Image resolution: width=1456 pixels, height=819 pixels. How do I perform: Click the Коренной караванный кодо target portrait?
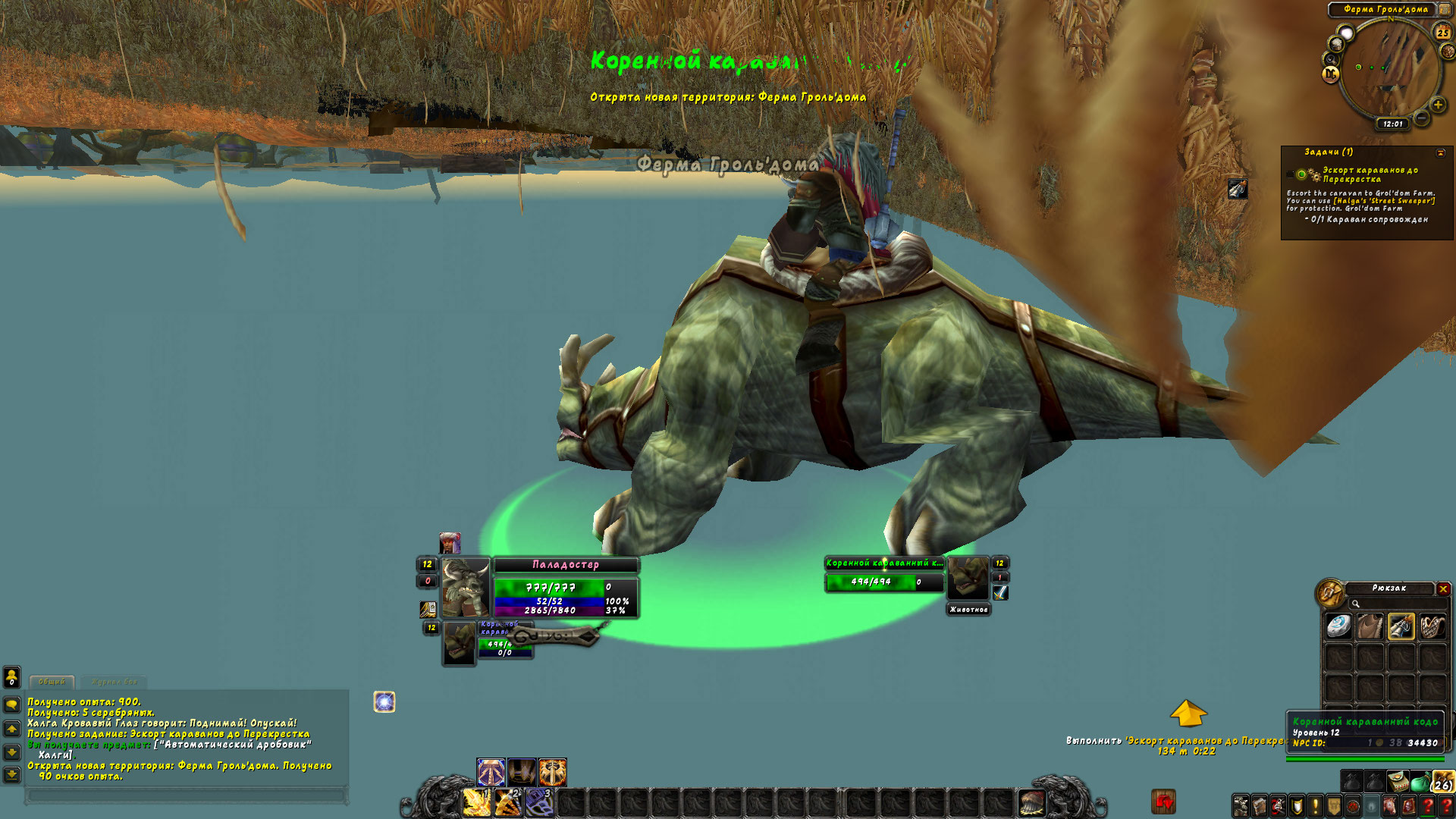tap(968, 578)
